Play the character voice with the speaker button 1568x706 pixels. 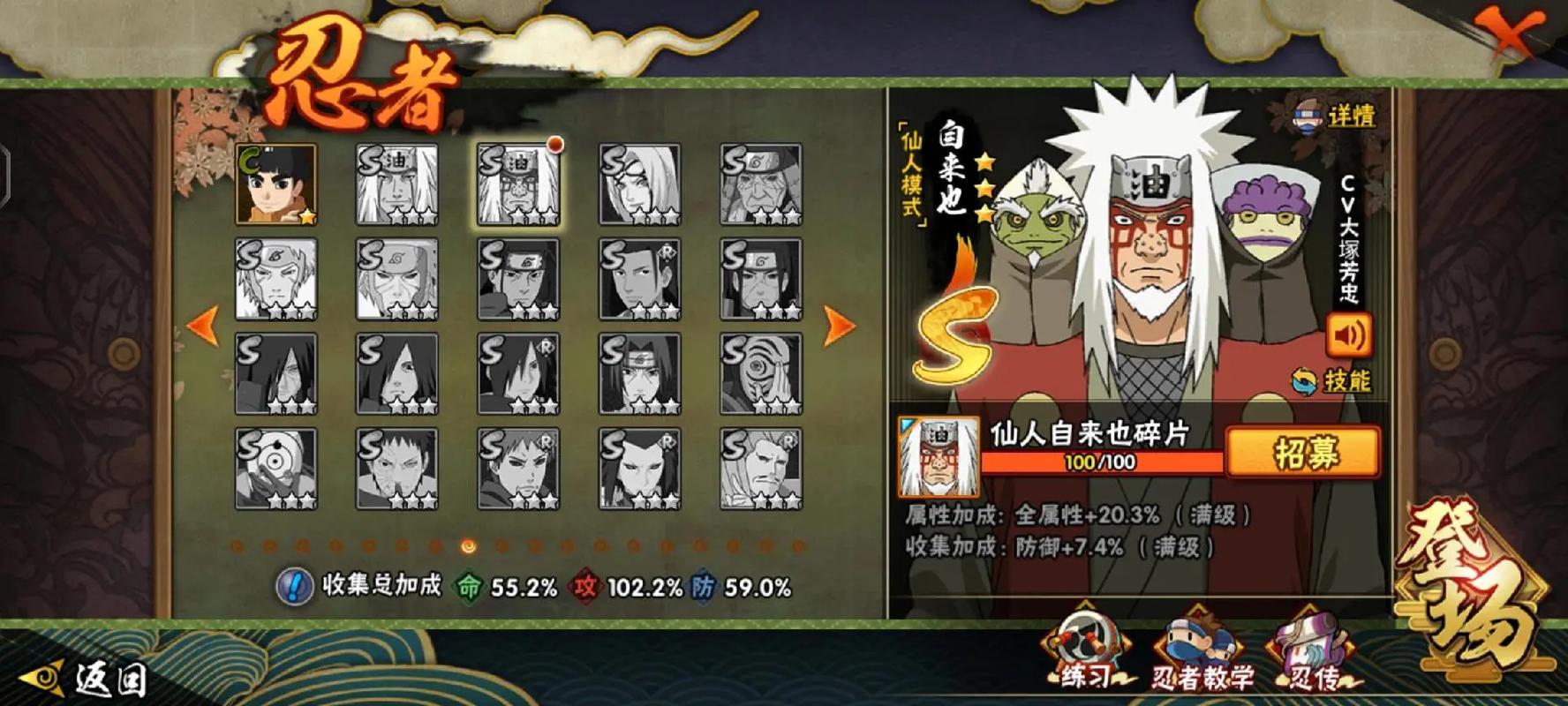1348,336
